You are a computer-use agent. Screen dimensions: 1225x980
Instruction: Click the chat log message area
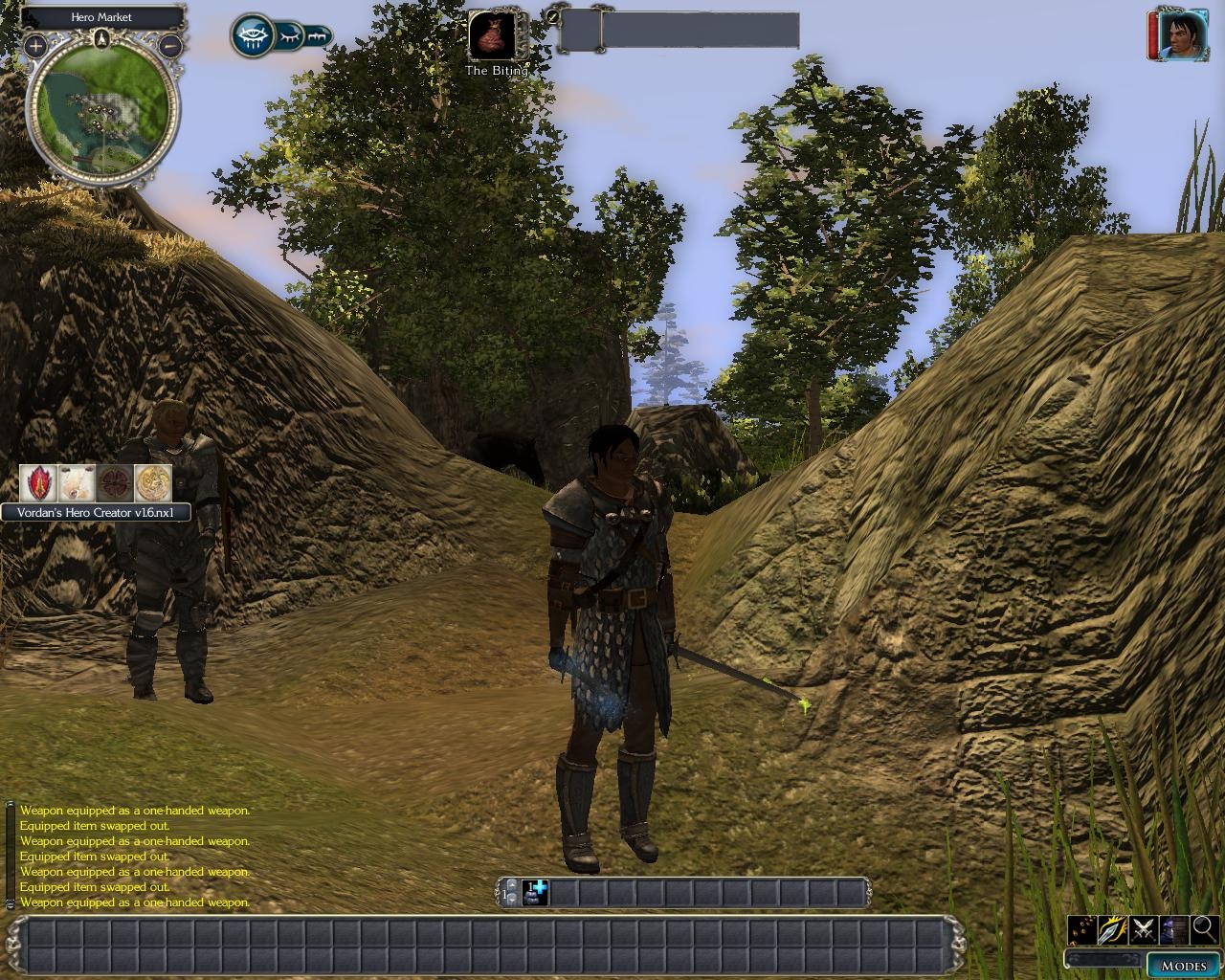pyautogui.click(x=134, y=857)
